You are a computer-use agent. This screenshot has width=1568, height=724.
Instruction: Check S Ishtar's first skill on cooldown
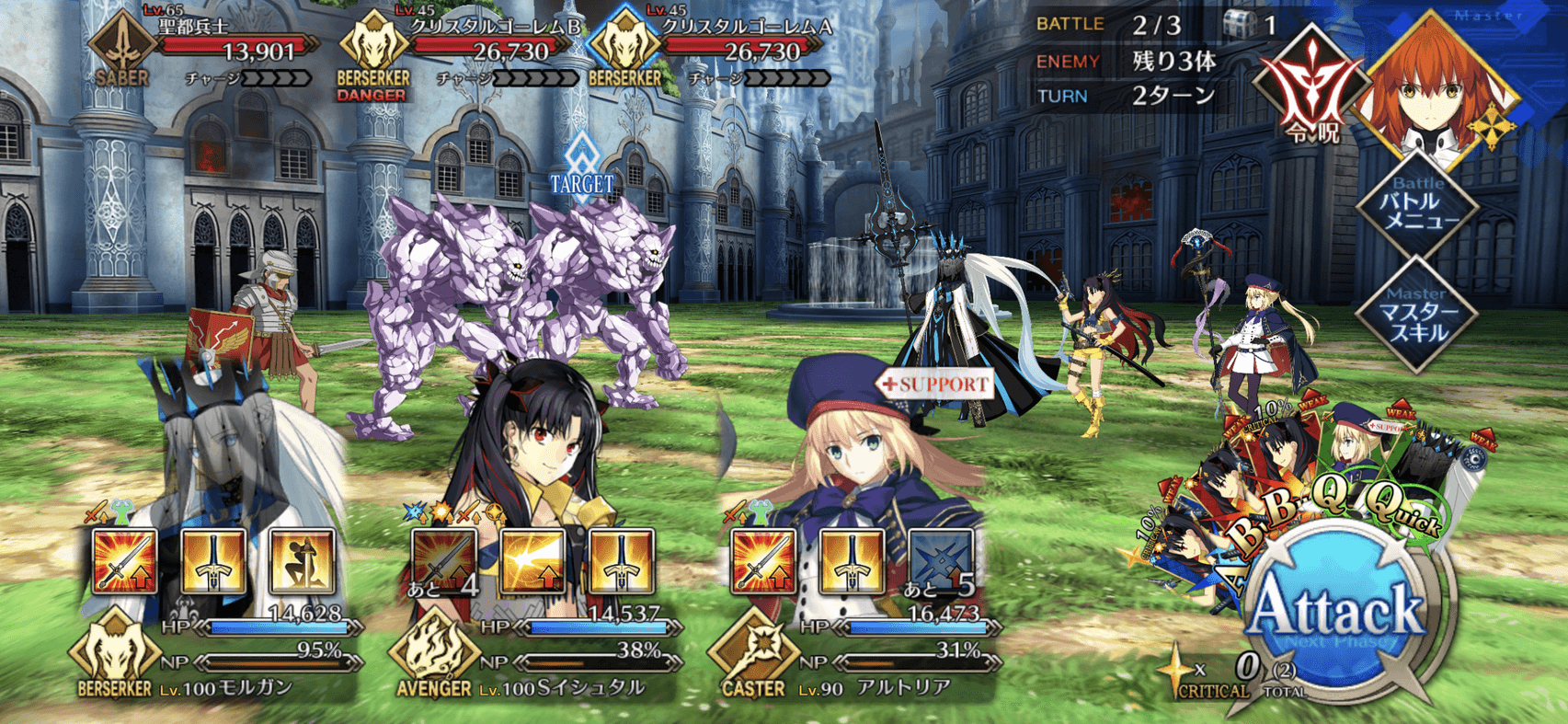point(443,560)
